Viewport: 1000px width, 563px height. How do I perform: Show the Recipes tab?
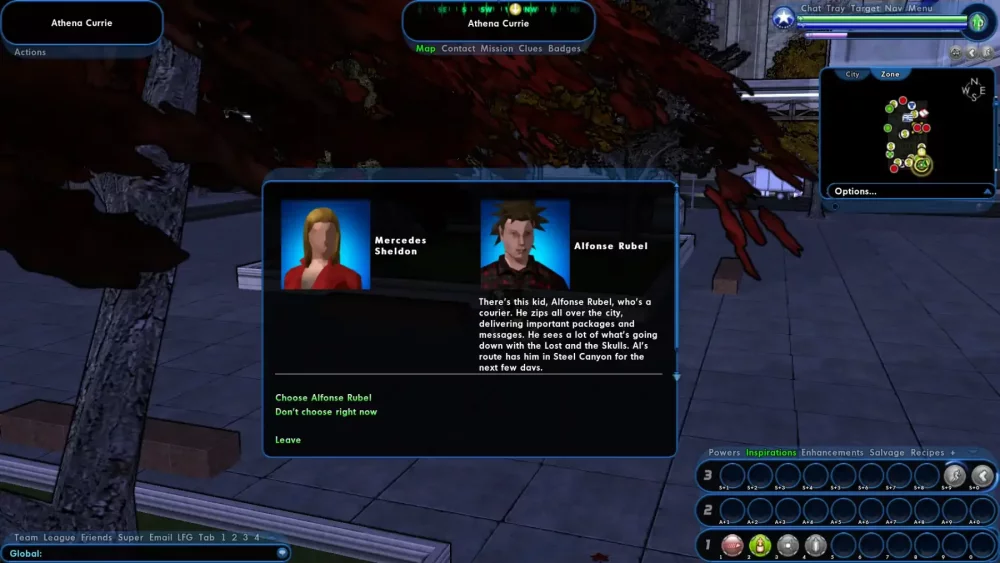[927, 453]
